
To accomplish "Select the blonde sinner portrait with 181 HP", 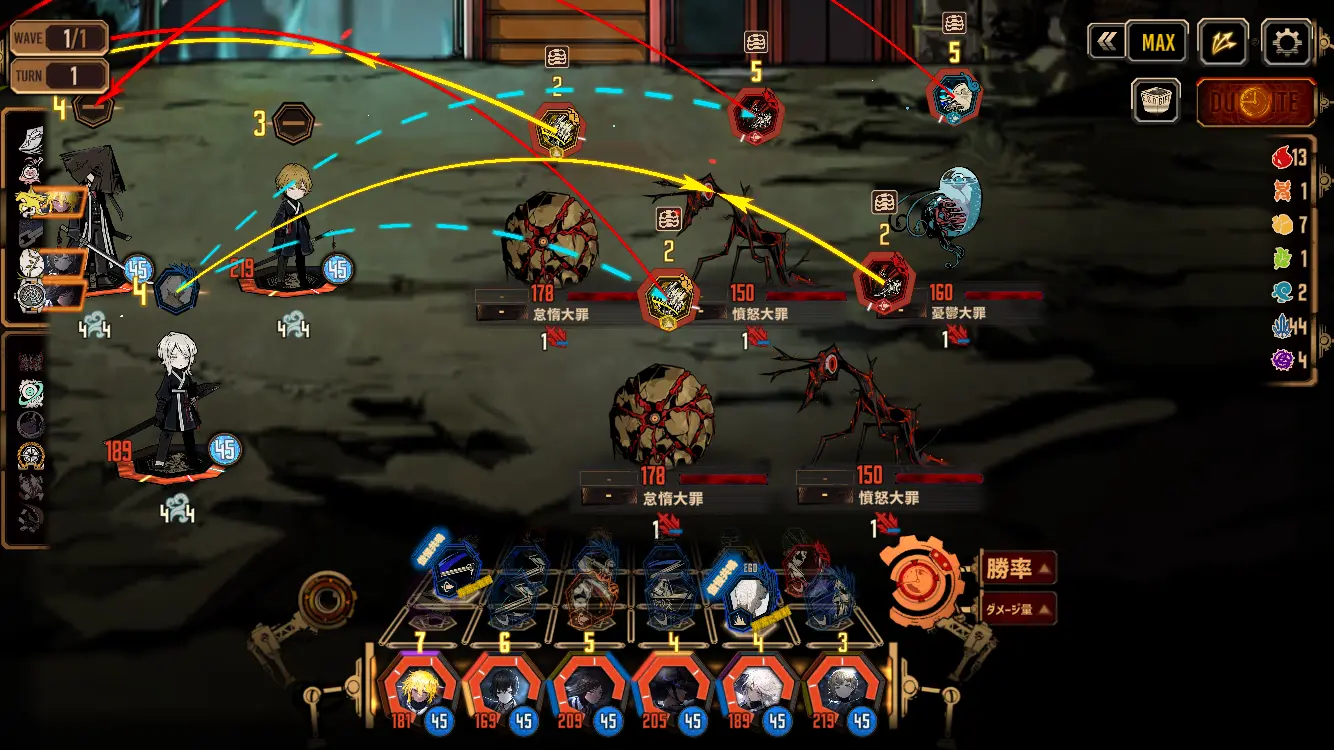I will point(419,690).
